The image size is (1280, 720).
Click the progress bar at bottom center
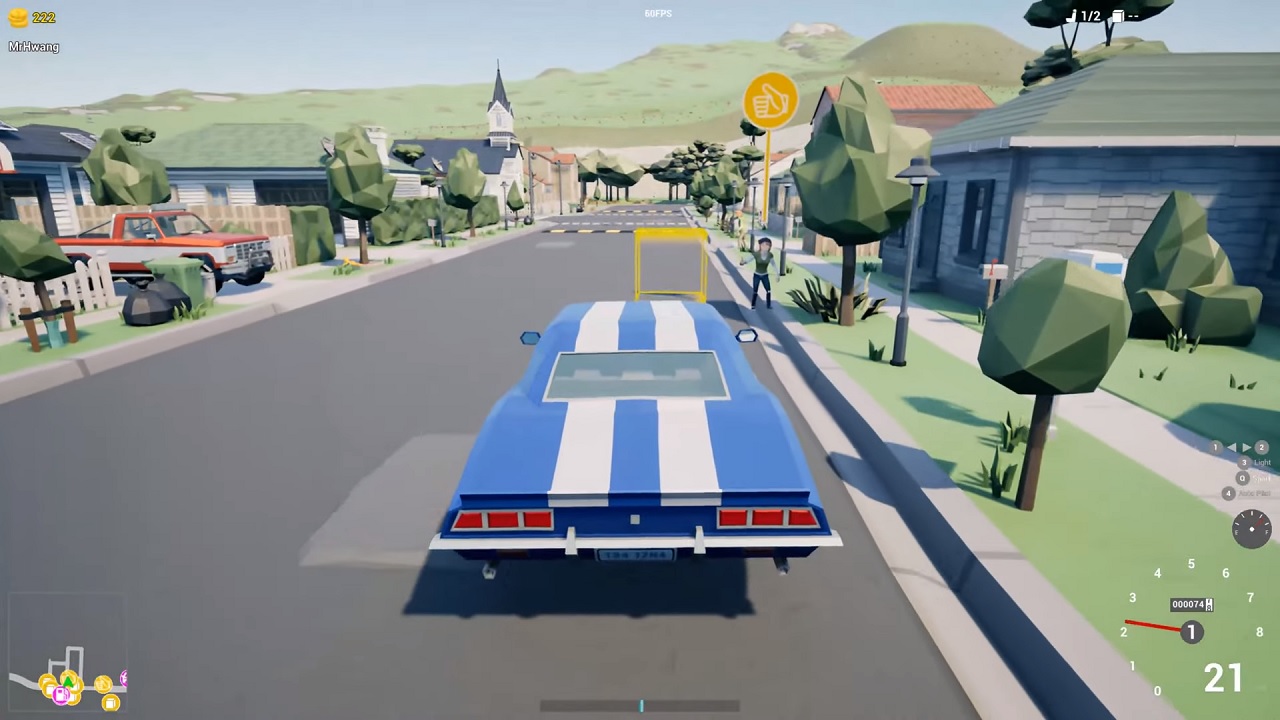click(641, 706)
